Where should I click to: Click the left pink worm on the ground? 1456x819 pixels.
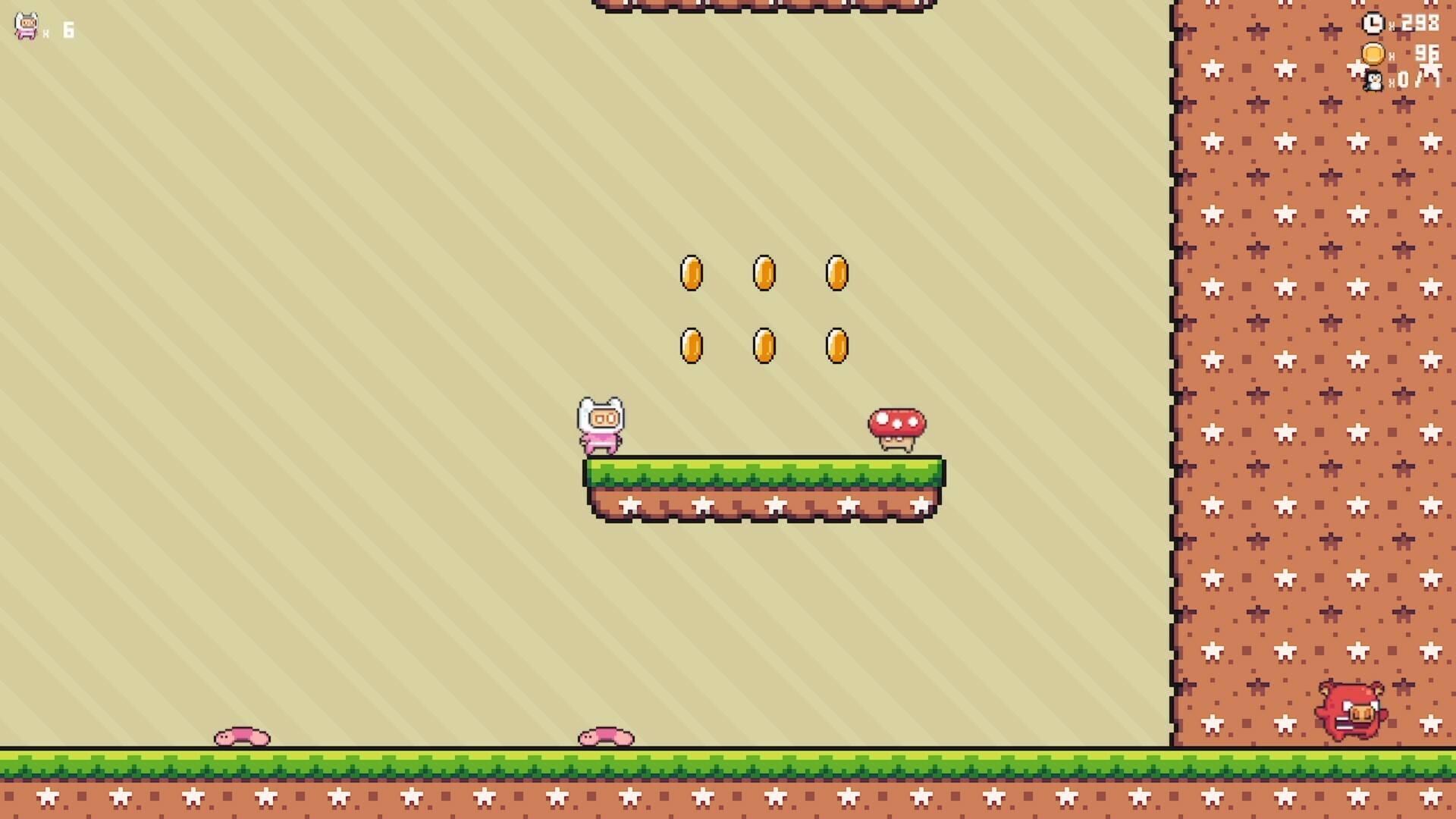[x=240, y=735]
